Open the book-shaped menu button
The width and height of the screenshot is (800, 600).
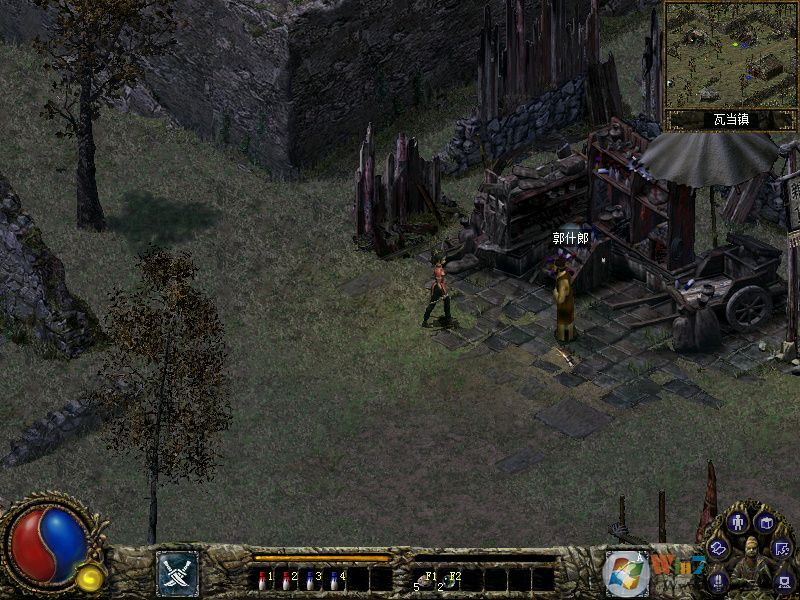click(x=766, y=522)
